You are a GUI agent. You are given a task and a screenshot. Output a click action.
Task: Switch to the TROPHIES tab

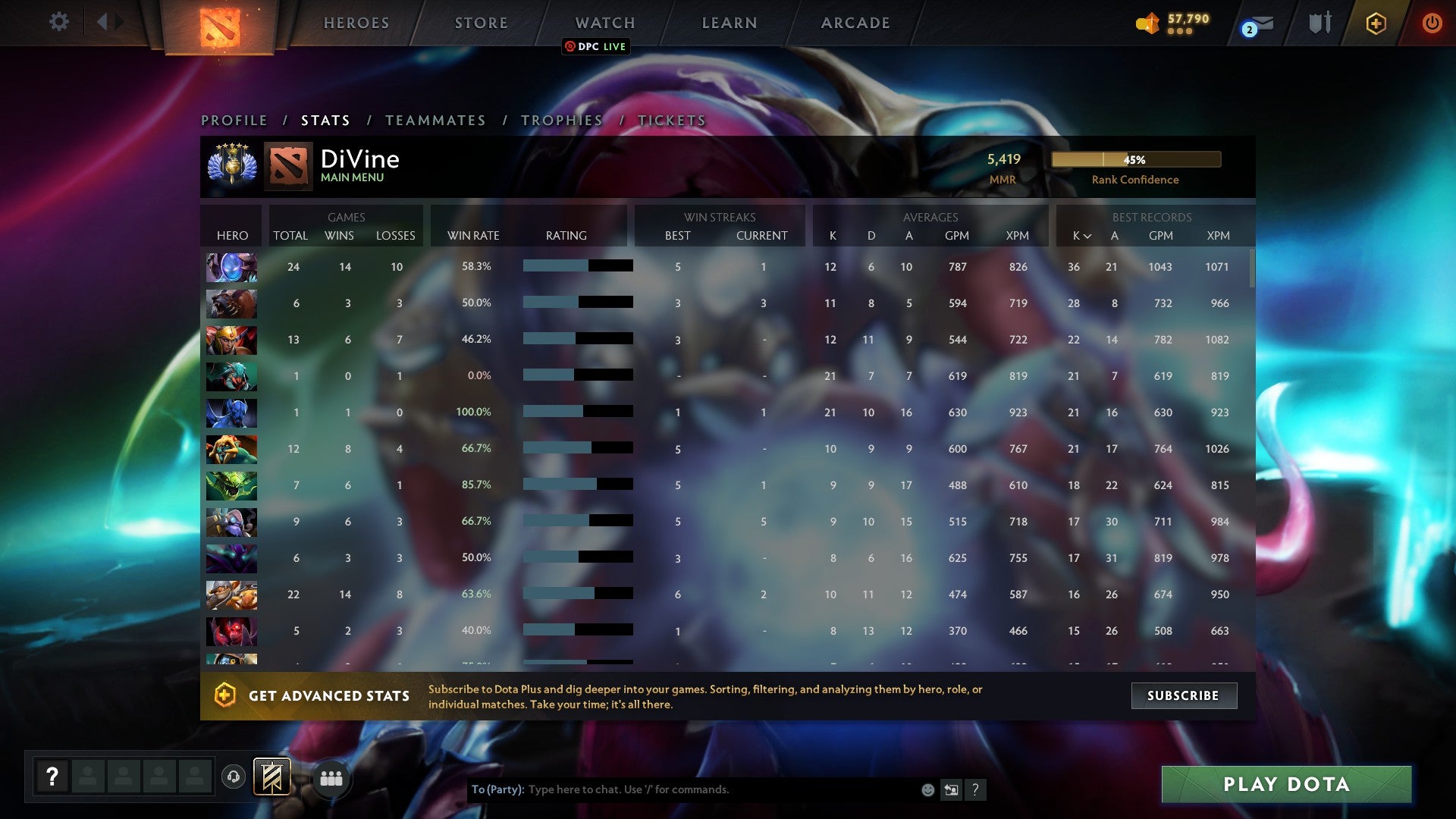click(560, 120)
